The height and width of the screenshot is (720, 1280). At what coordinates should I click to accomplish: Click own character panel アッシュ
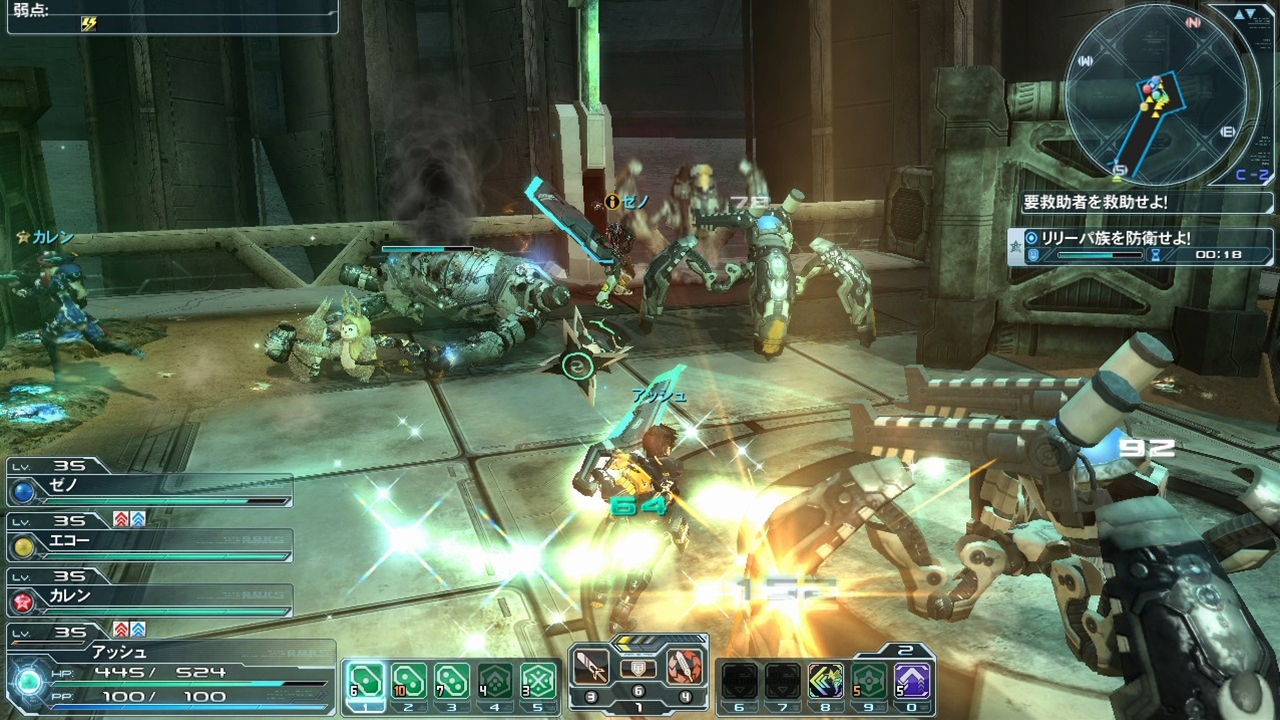[170, 672]
